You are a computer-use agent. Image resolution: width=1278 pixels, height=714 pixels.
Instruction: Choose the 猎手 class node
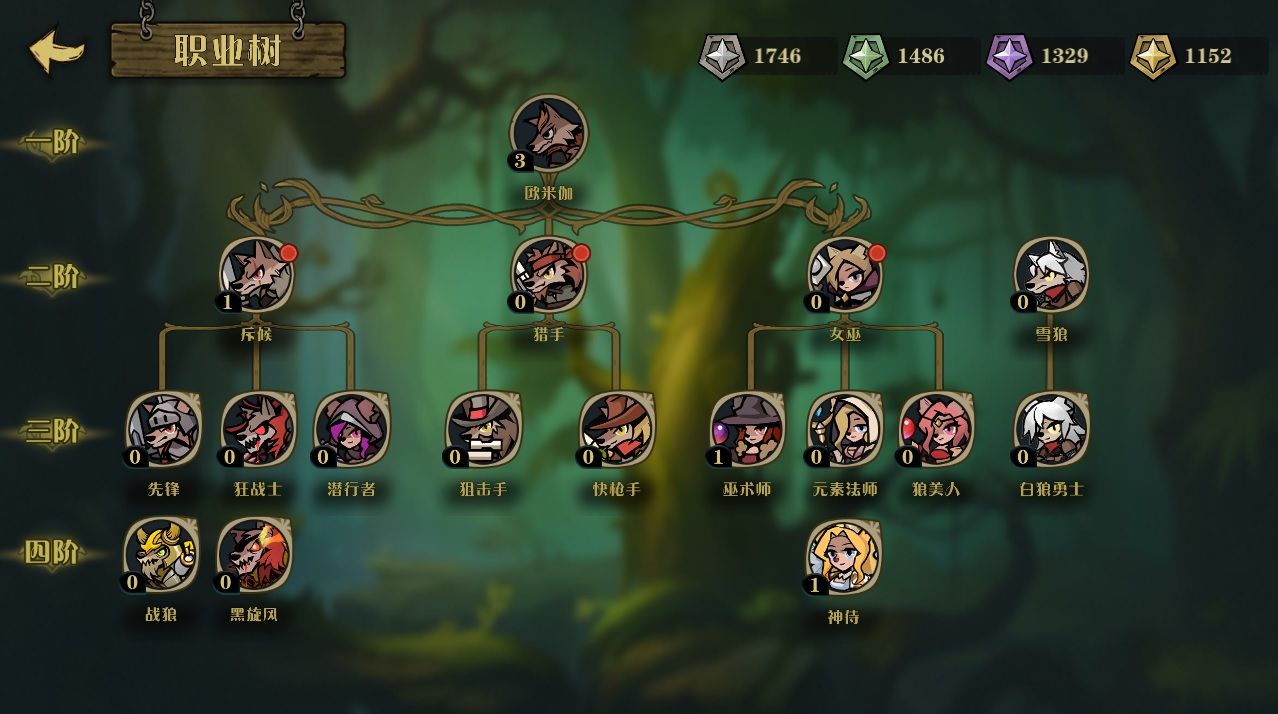tap(549, 273)
